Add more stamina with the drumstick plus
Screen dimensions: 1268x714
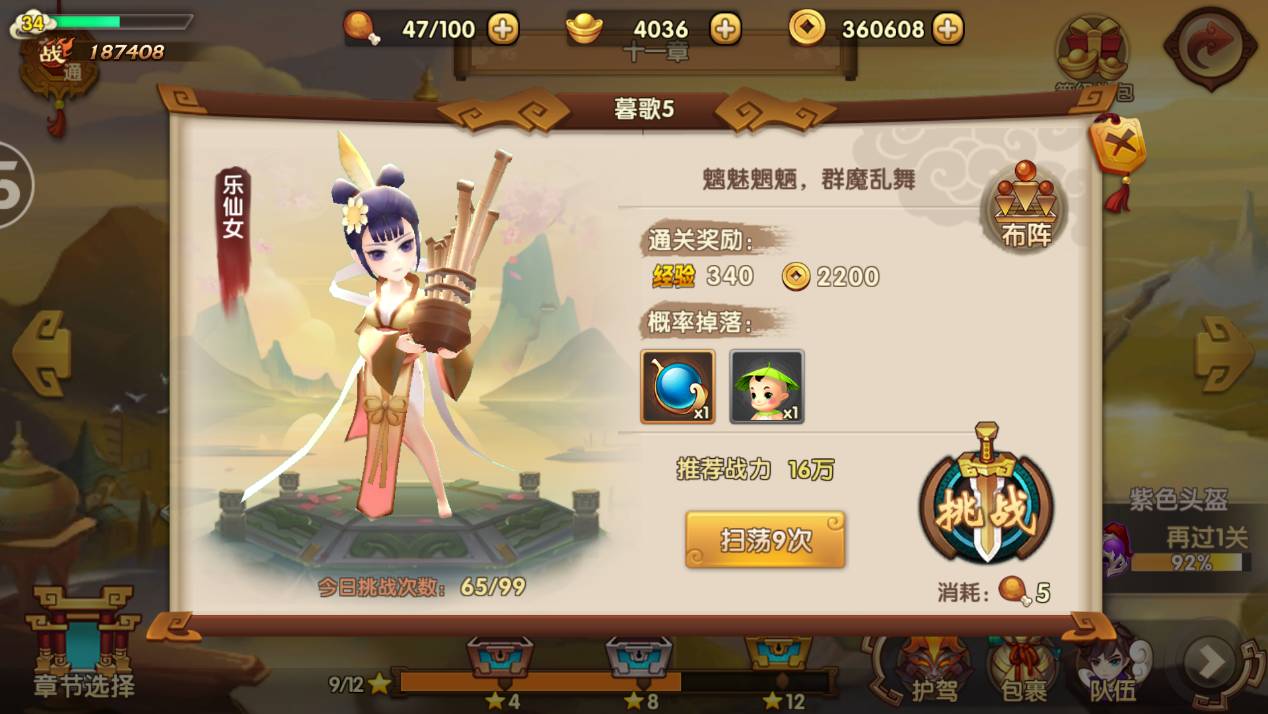tap(503, 29)
